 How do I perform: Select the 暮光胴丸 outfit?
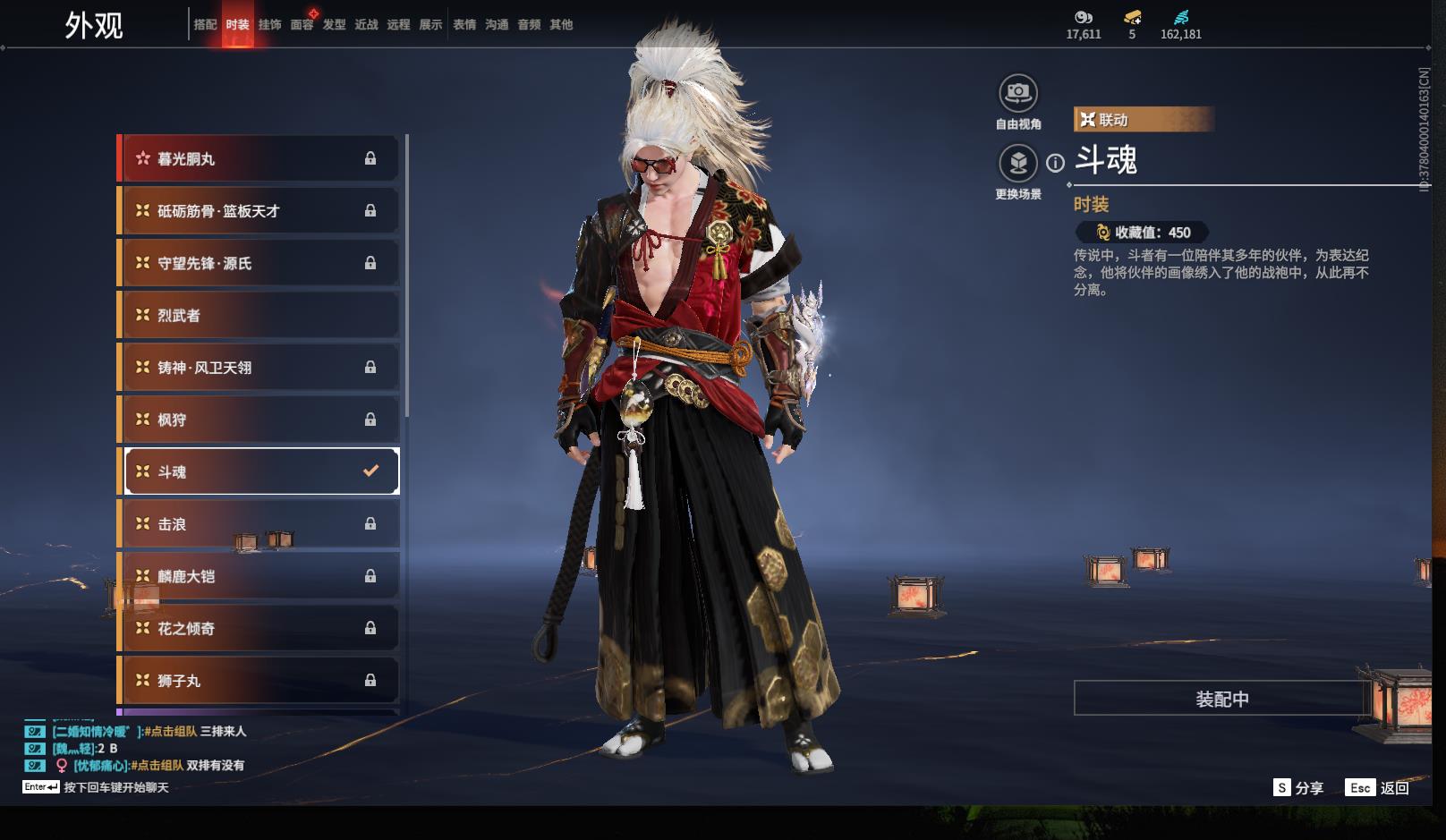(259, 159)
